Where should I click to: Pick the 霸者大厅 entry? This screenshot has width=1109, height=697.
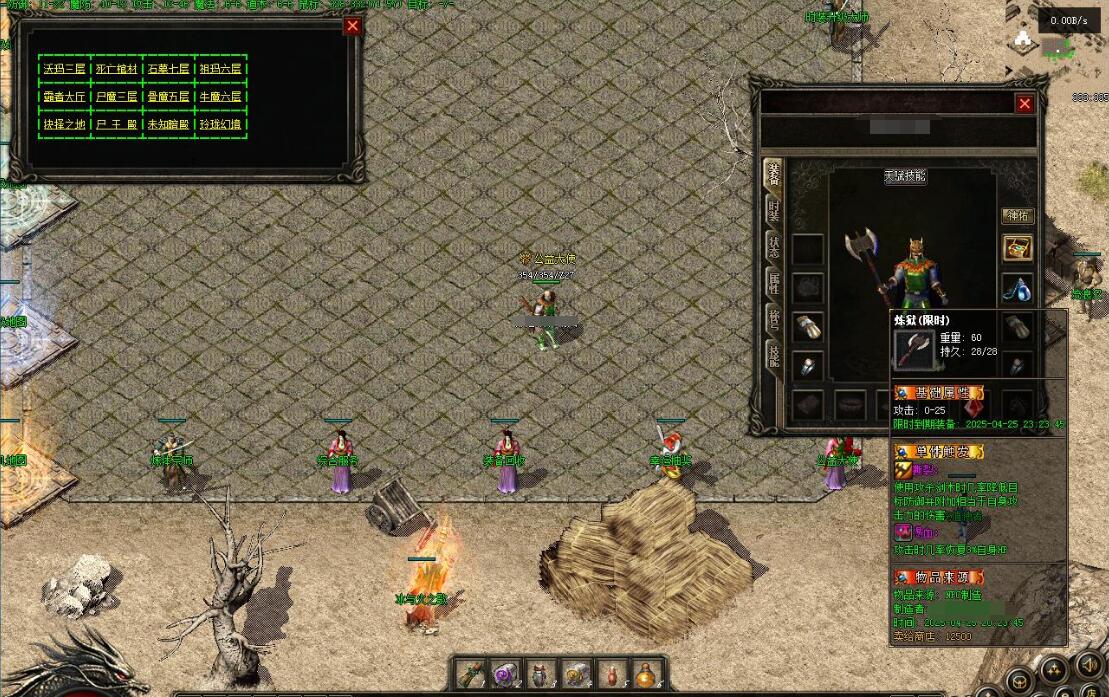tap(64, 97)
